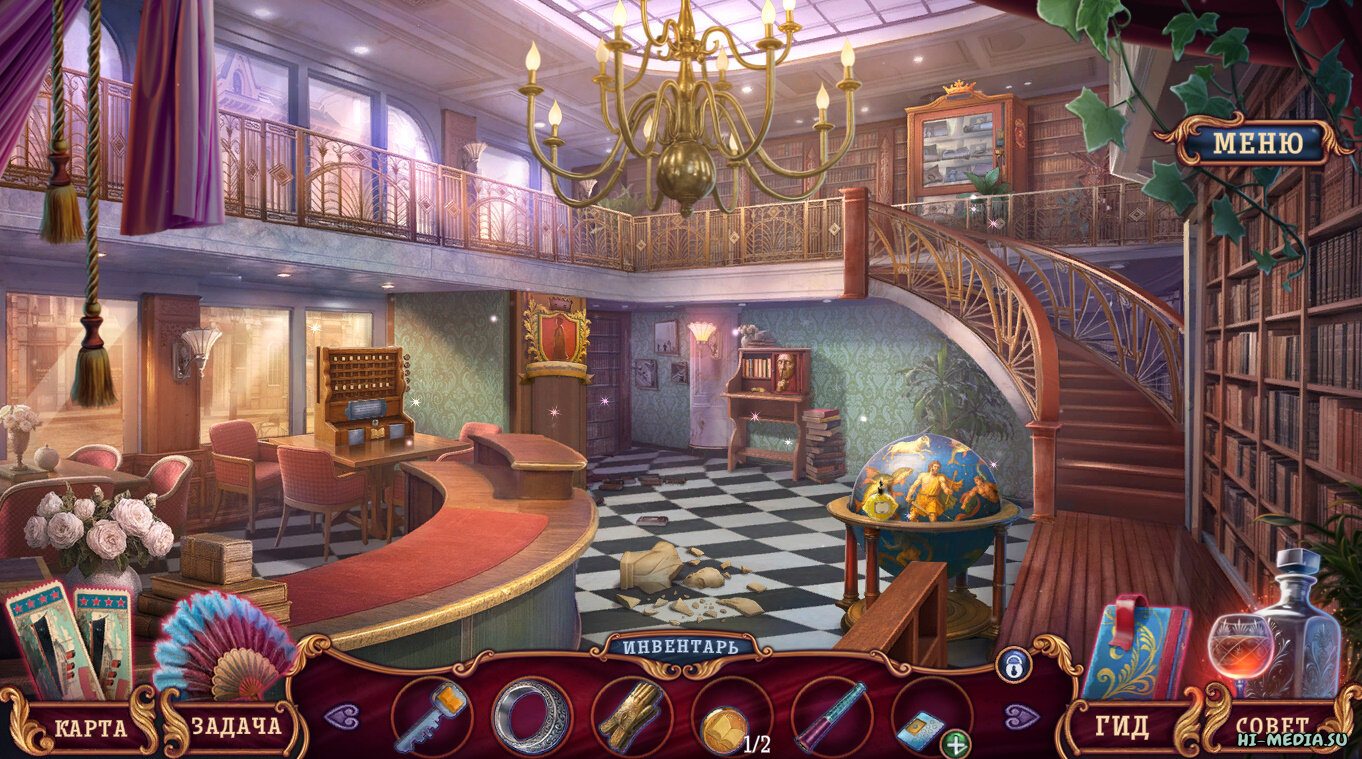Select the key in inventory
1362x759 pixels.
click(431, 717)
